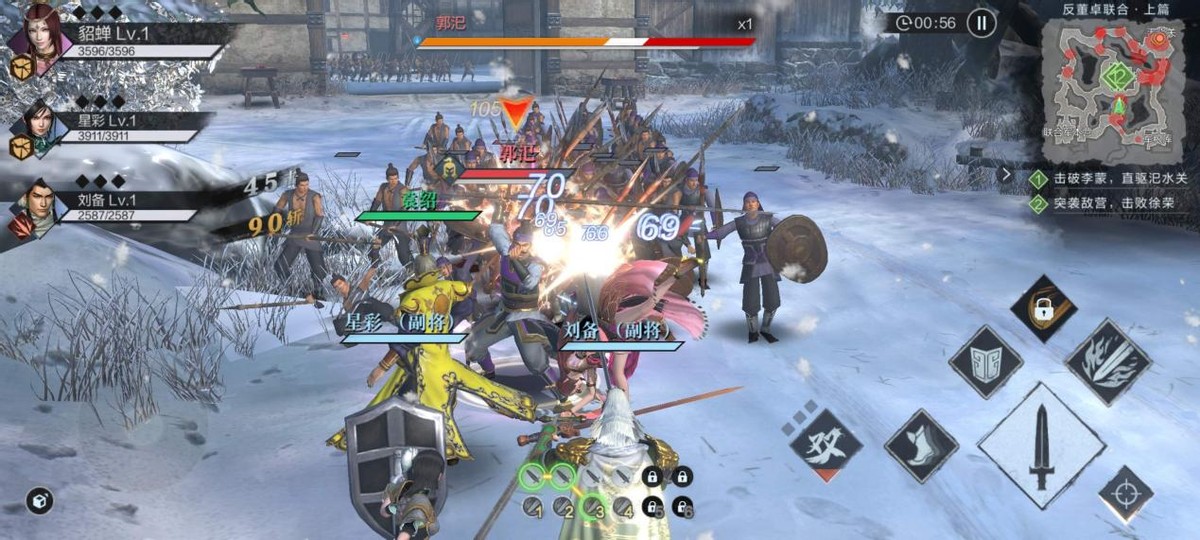The image size is (1200, 540).
Task: Unleash the 双 musou skill
Action: click(x=825, y=445)
